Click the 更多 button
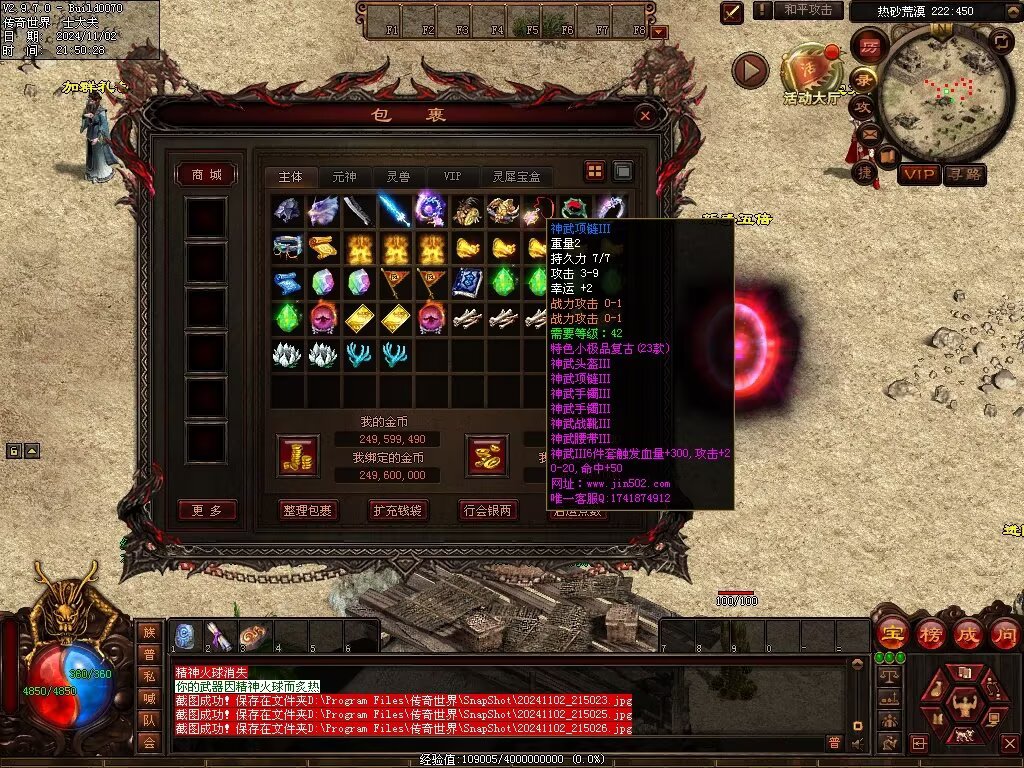The width and height of the screenshot is (1024, 768). pos(207,510)
